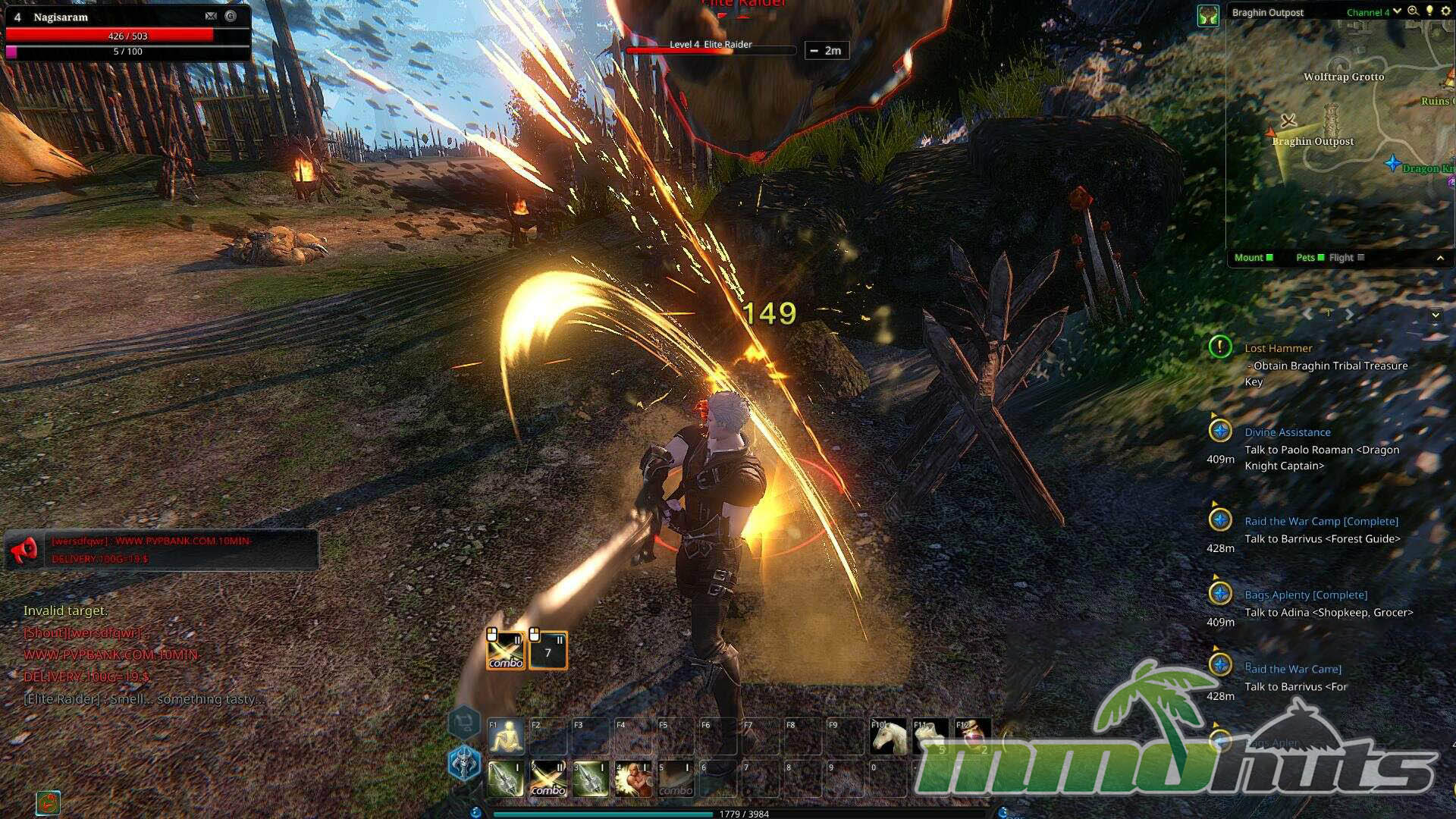Collapse the minimap with the up arrow
The image size is (1456, 819).
click(1440, 259)
